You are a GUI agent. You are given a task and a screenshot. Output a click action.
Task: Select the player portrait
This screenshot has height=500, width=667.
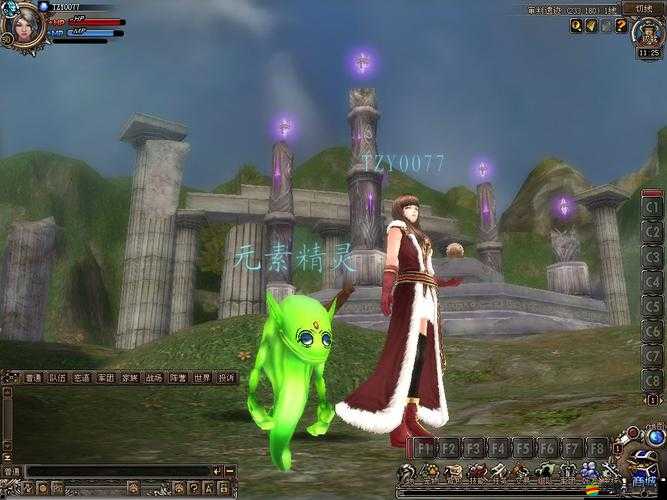point(22,24)
